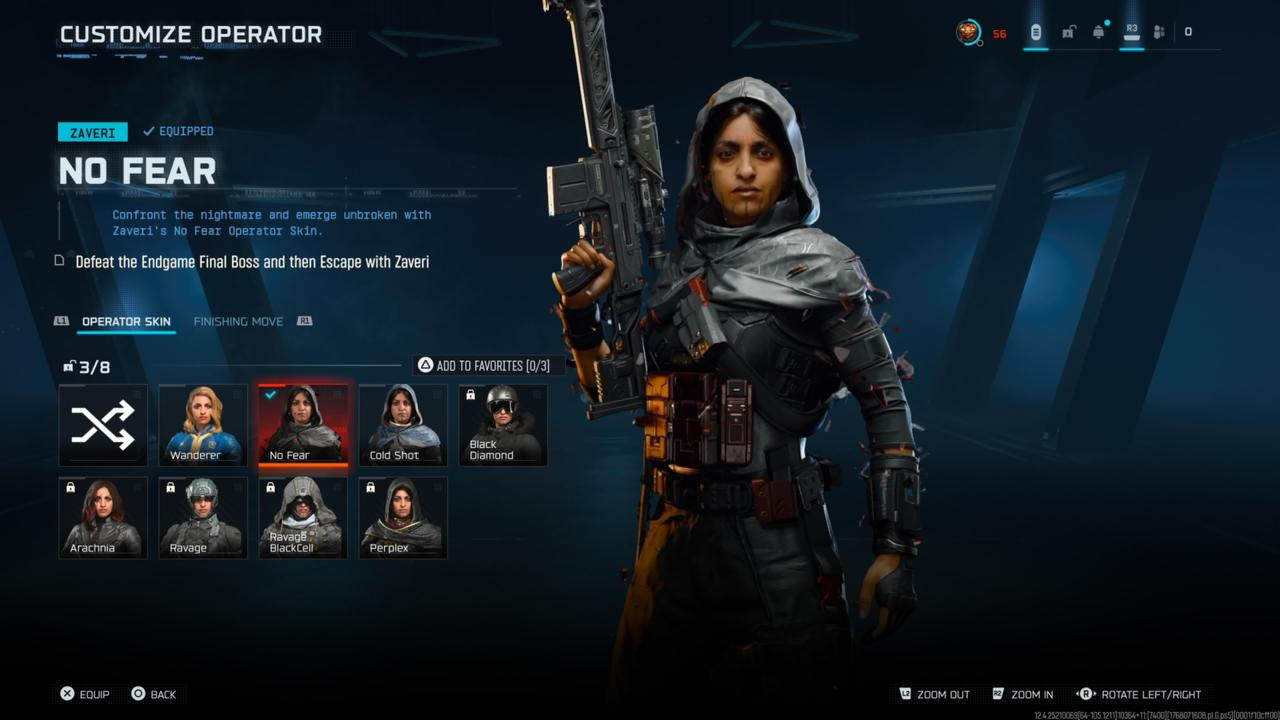Screen dimensions: 1280x720
Task: Select the locked Black Diamond skin
Action: 503,425
